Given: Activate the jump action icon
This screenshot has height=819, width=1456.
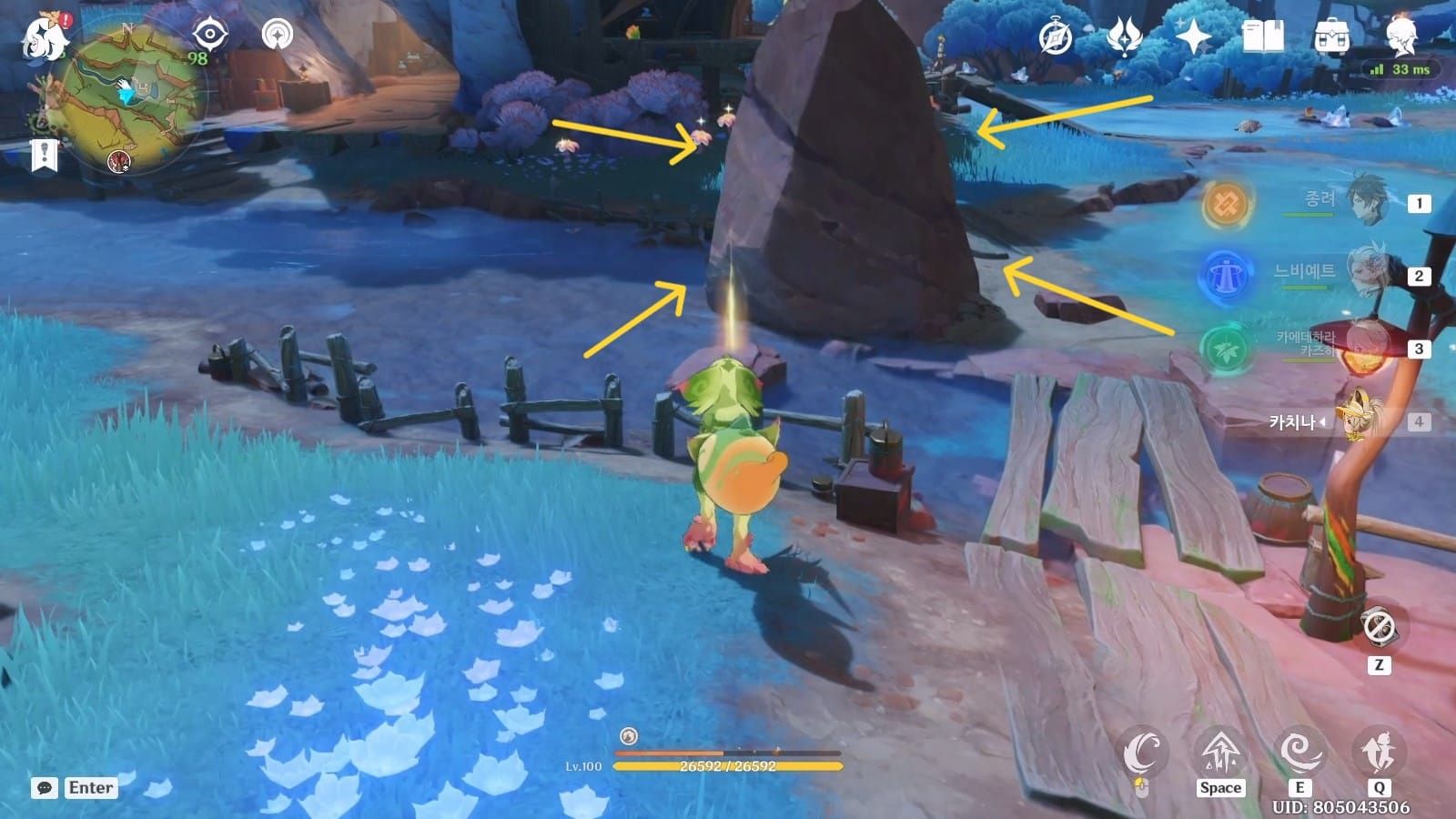Looking at the screenshot, I should (x=1219, y=753).
